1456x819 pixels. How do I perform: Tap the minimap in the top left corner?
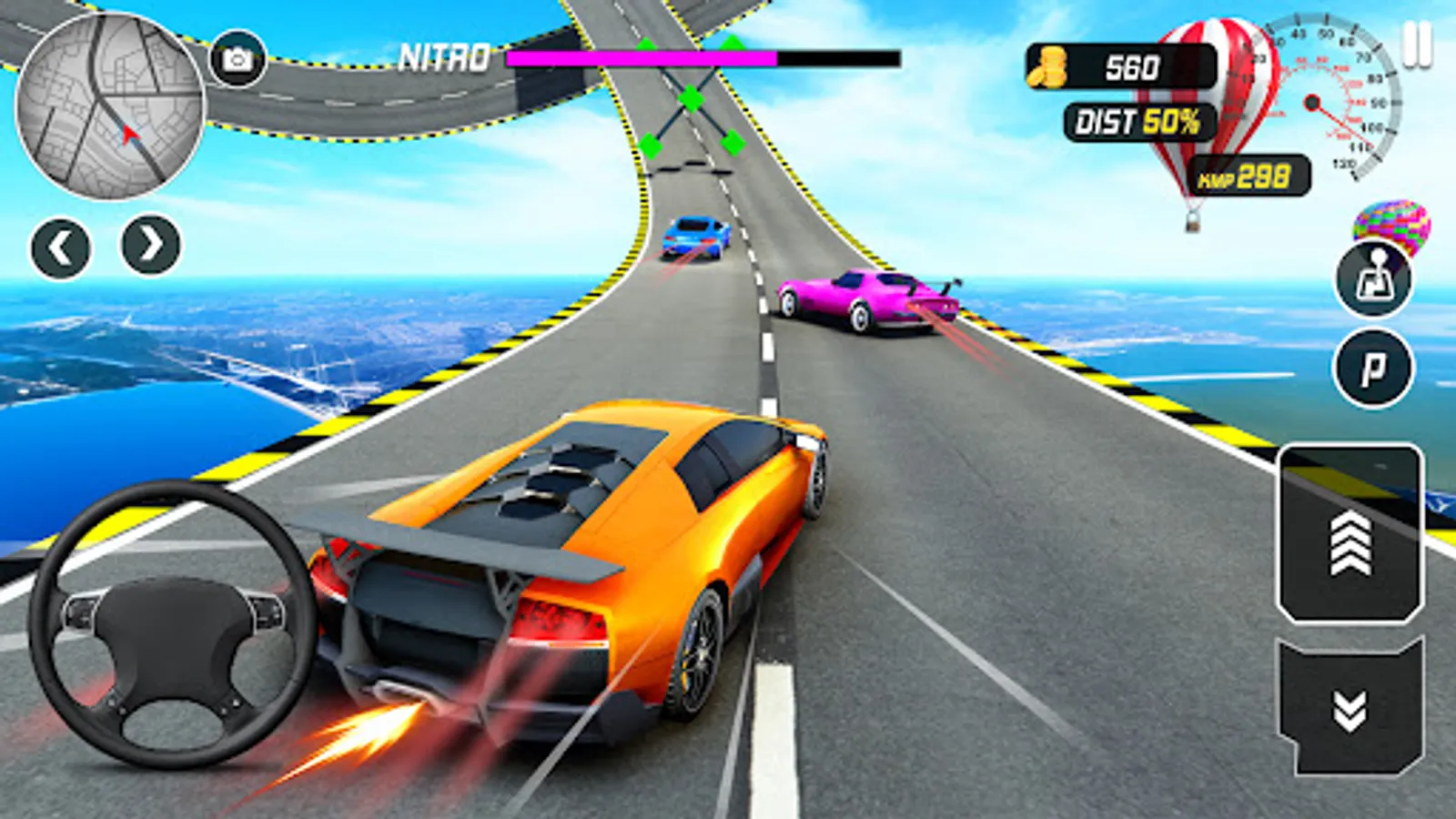coord(109,105)
